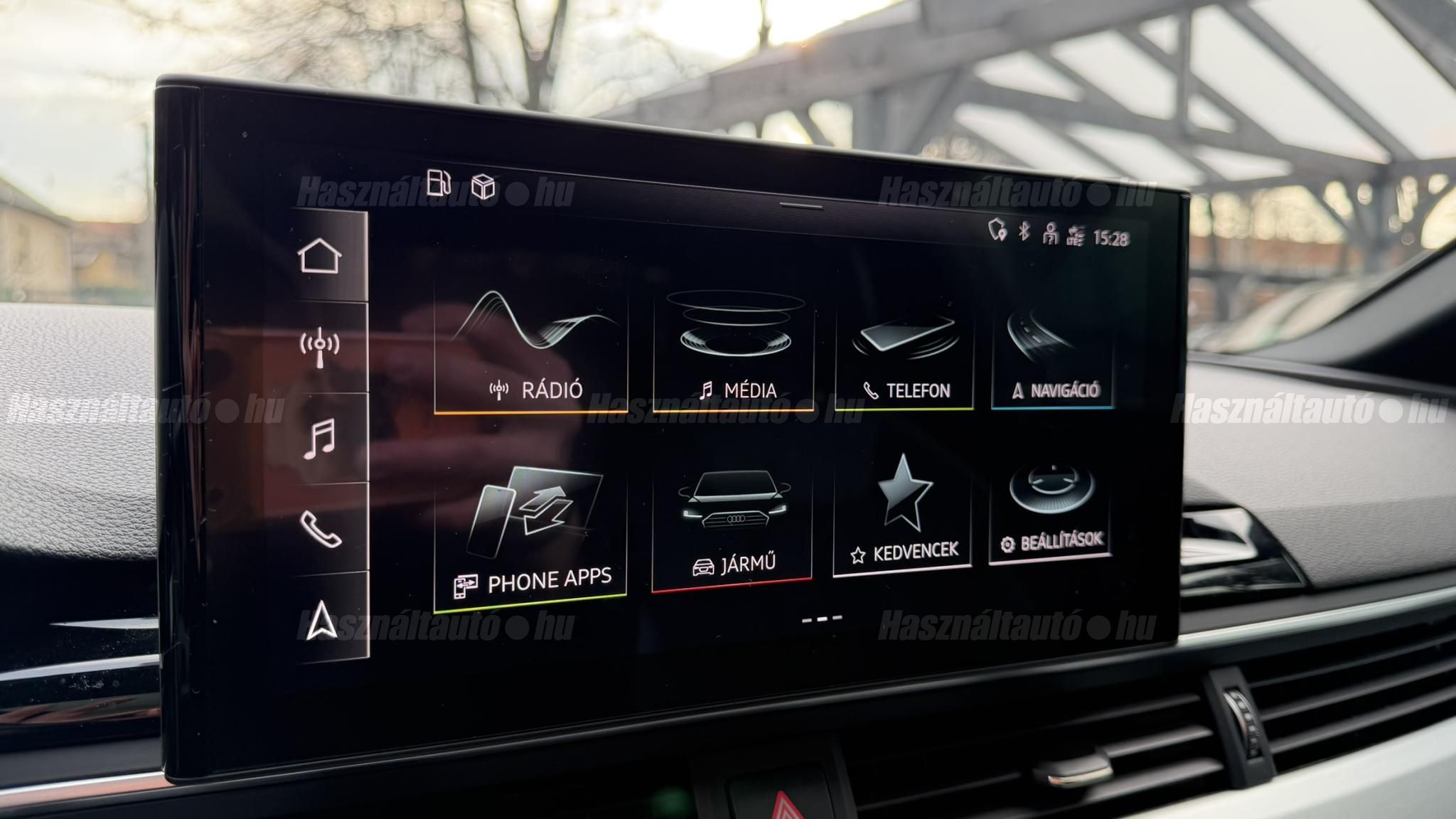Image resolution: width=1456 pixels, height=819 pixels.
Task: Tap the page indicator dashes below tiles
Action: tap(822, 619)
